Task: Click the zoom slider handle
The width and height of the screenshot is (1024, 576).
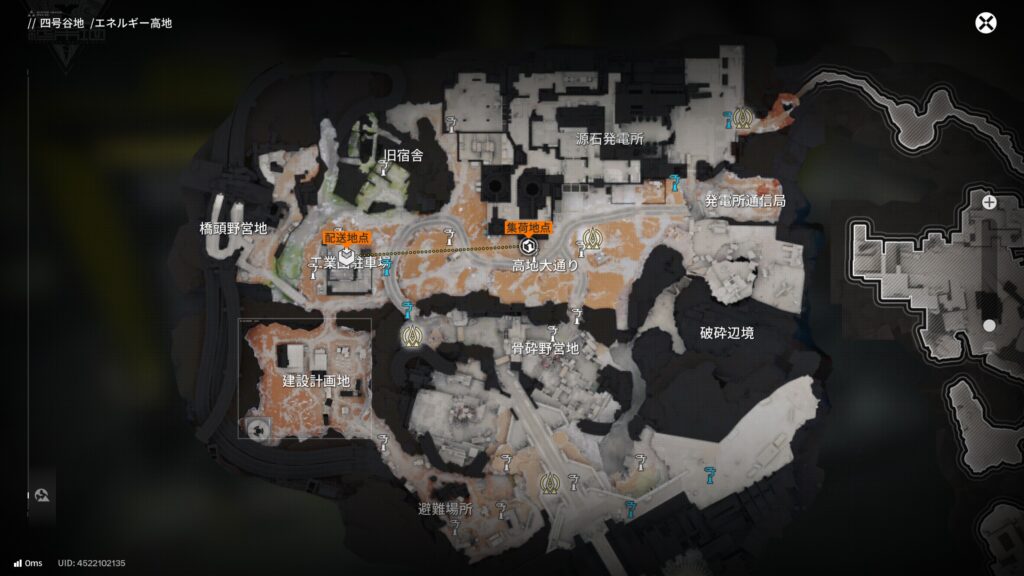Action: click(989, 326)
